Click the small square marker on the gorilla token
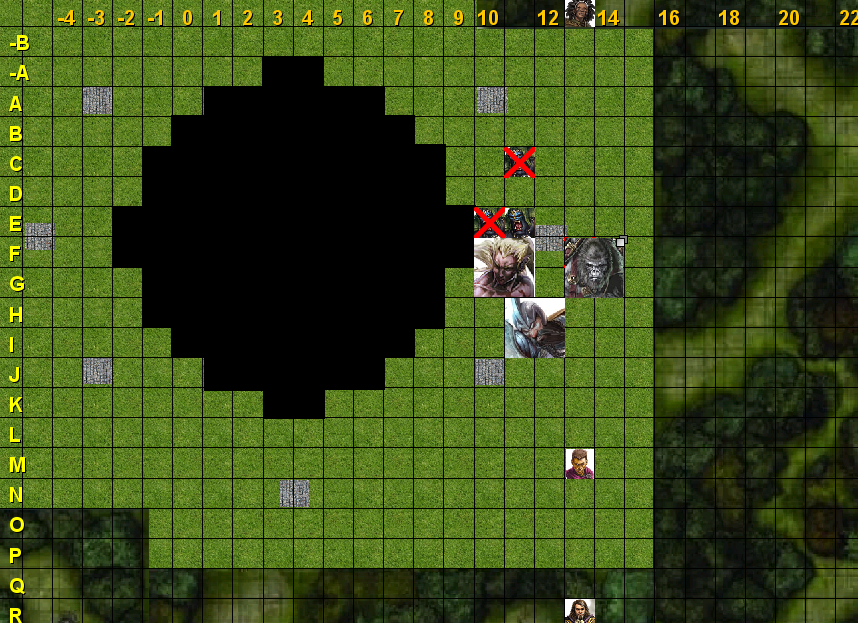The width and height of the screenshot is (858, 623). coord(621,241)
